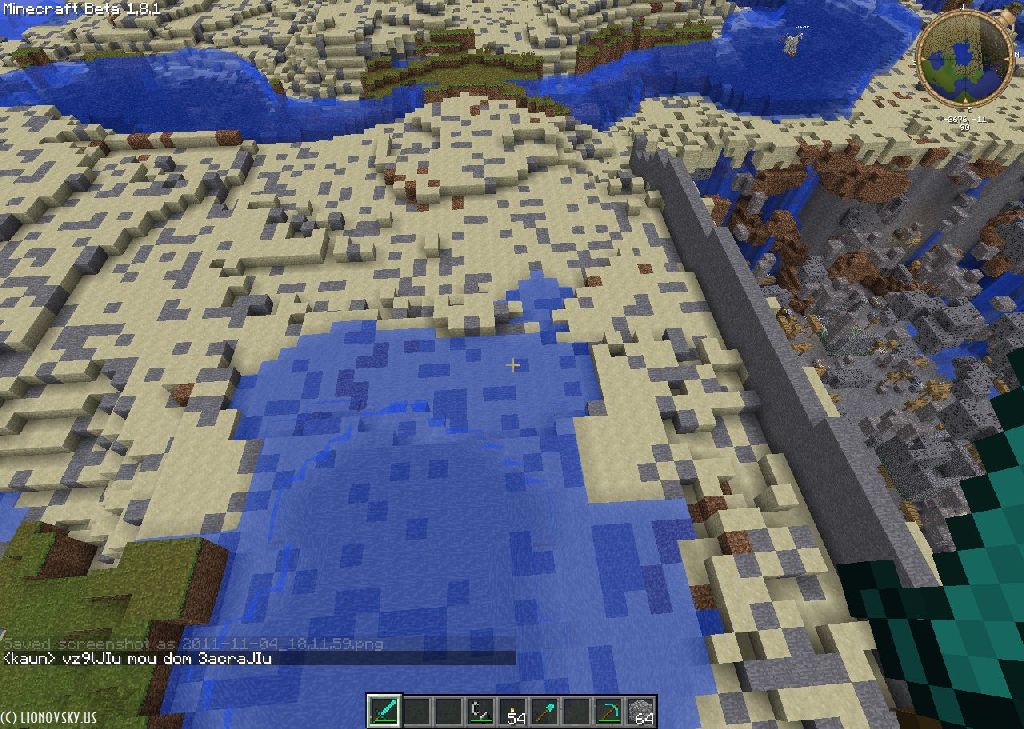Select the torch stack of 54

point(513,711)
